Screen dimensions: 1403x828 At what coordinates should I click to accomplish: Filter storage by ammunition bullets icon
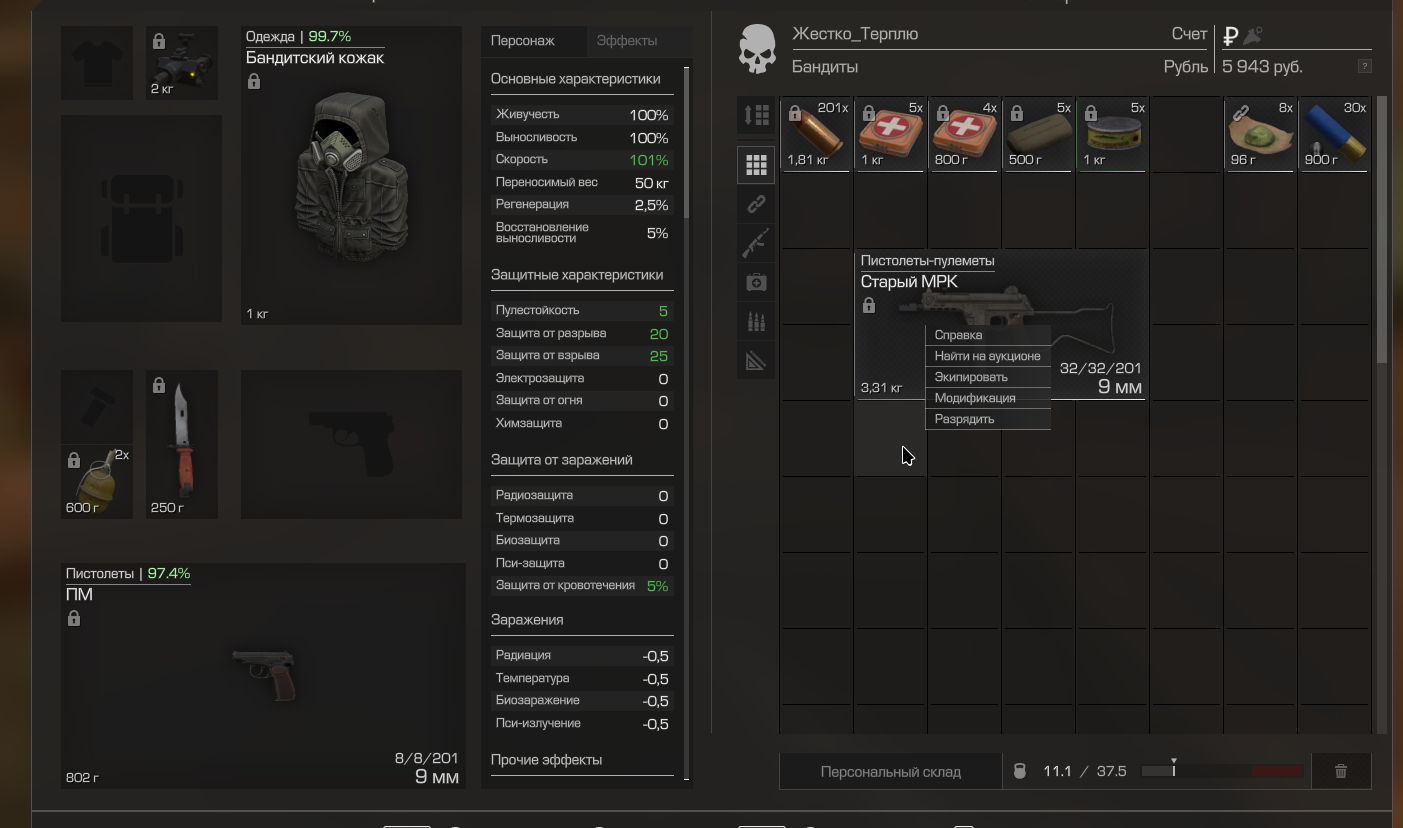756,321
